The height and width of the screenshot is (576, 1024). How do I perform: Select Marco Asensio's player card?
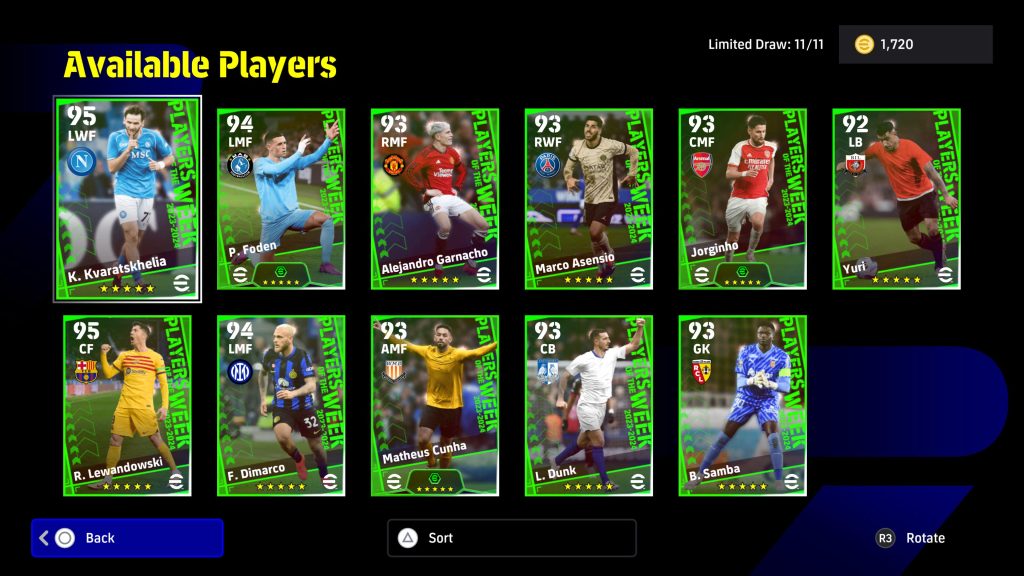[589, 199]
